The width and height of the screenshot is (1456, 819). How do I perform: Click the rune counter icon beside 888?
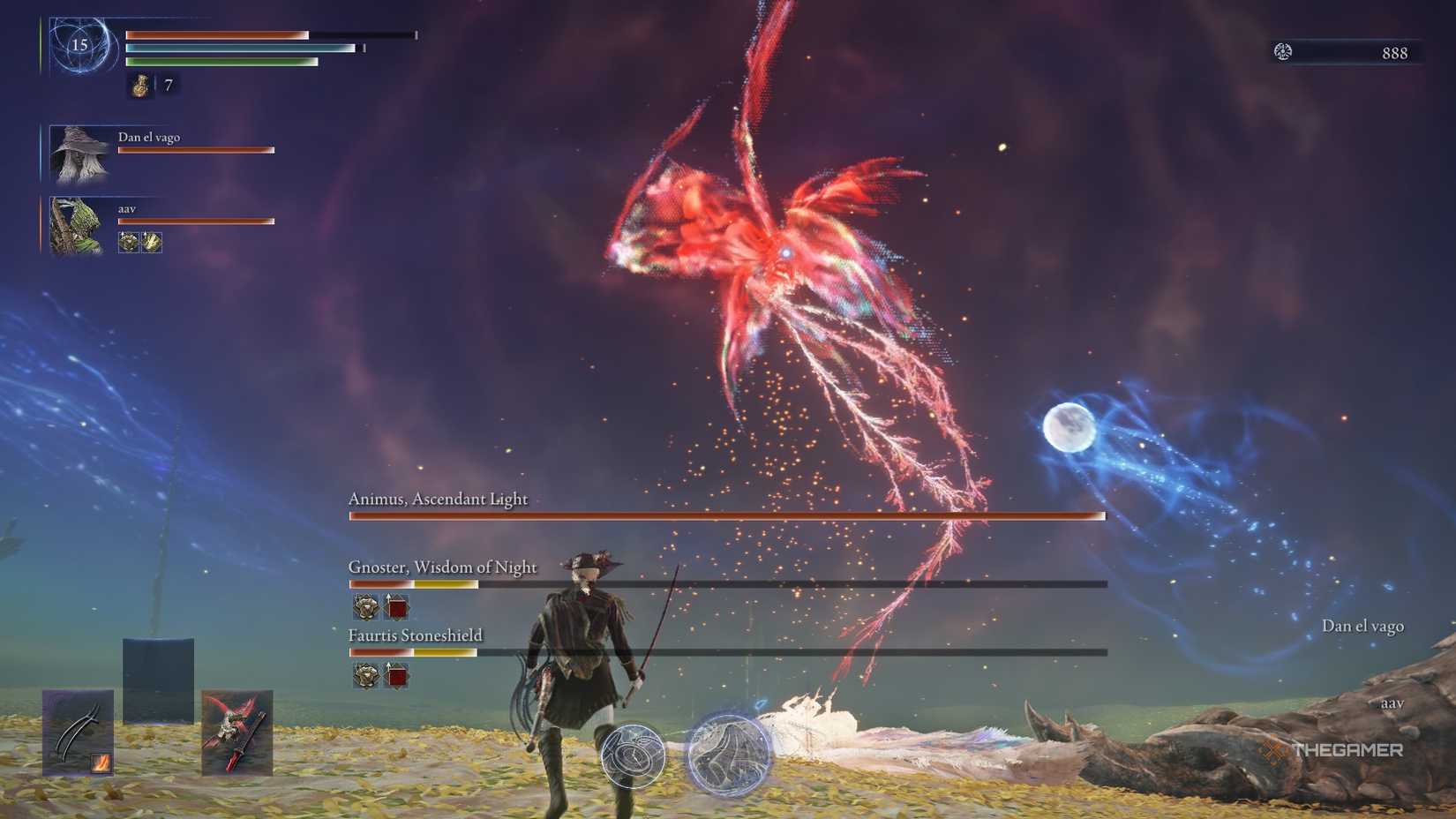[x=1281, y=52]
